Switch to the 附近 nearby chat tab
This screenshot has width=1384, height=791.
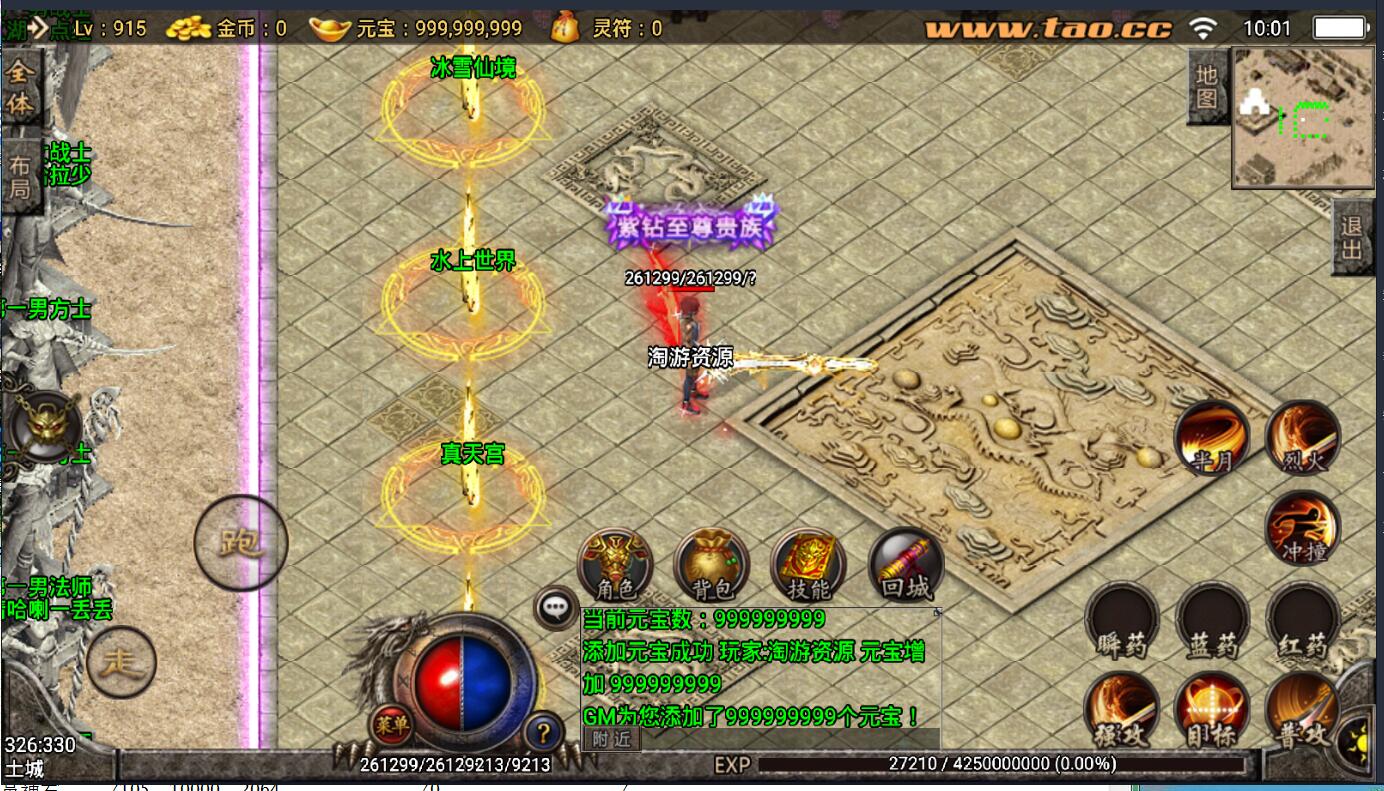[611, 739]
